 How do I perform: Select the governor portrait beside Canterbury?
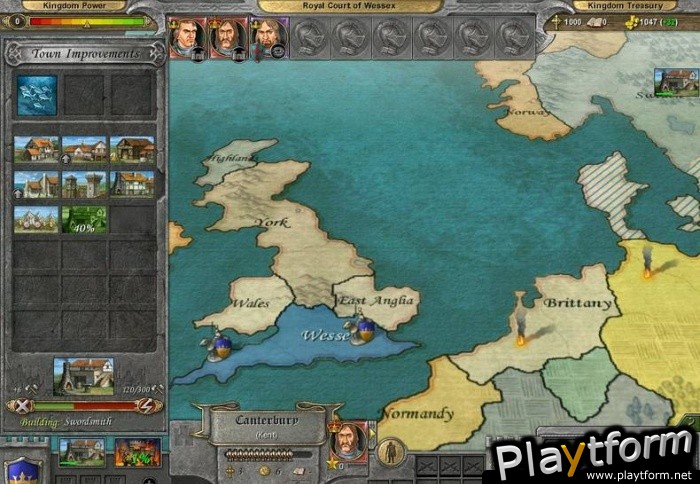(347, 441)
